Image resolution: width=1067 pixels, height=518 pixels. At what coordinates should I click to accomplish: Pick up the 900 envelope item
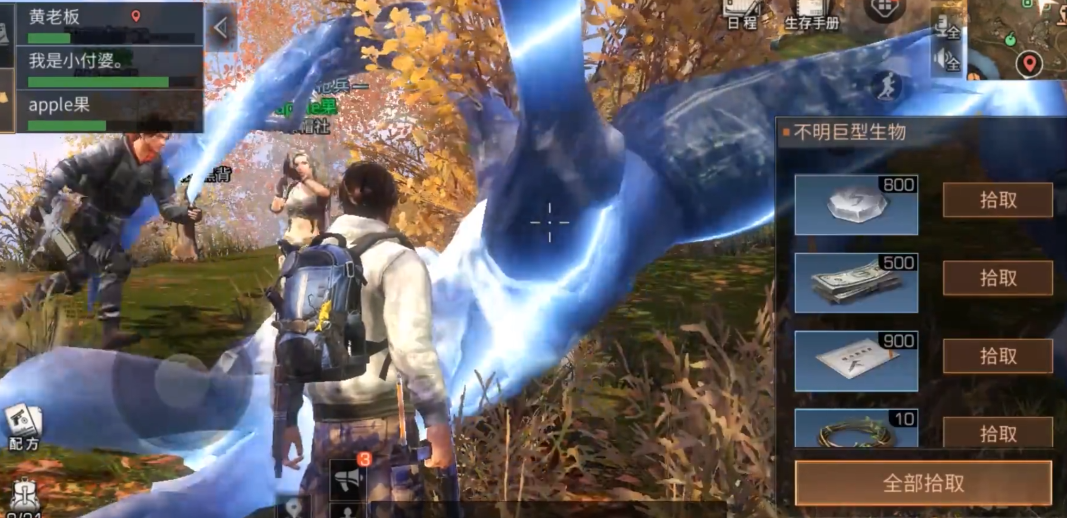click(x=997, y=356)
